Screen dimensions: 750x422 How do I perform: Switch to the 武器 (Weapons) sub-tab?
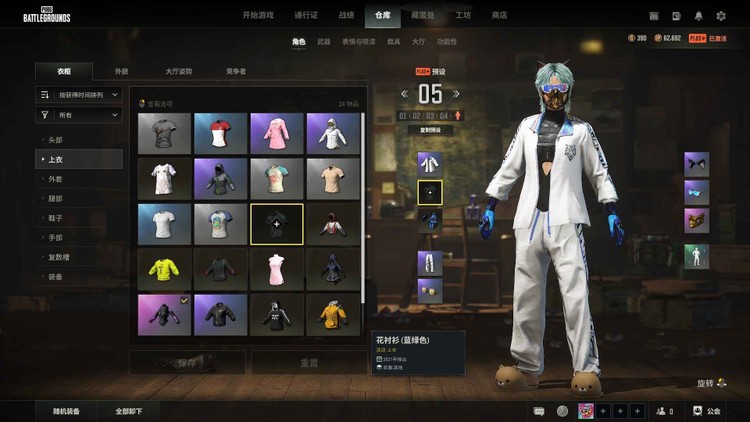pyautogui.click(x=324, y=42)
